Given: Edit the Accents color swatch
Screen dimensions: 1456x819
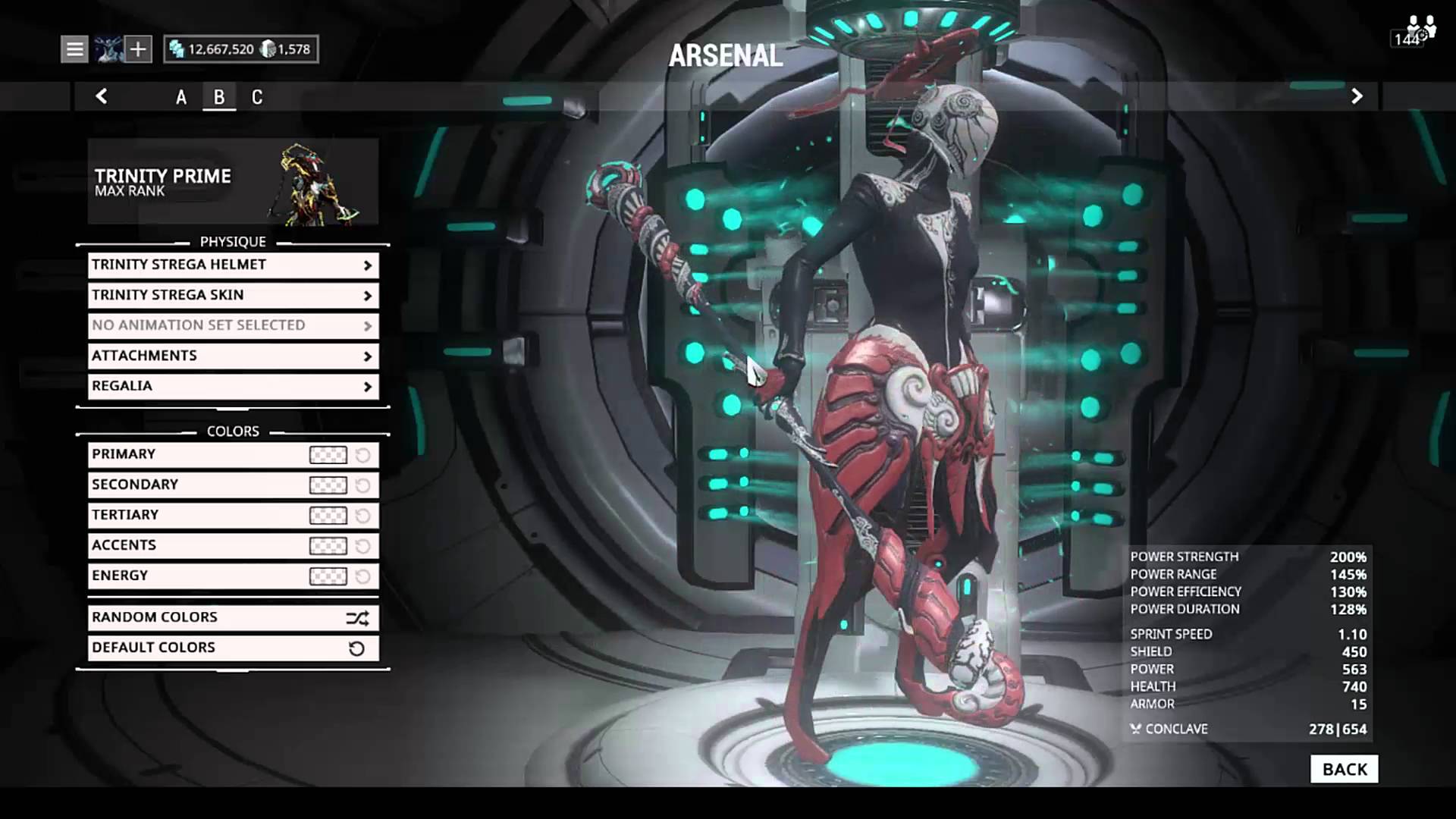Looking at the screenshot, I should (x=328, y=546).
